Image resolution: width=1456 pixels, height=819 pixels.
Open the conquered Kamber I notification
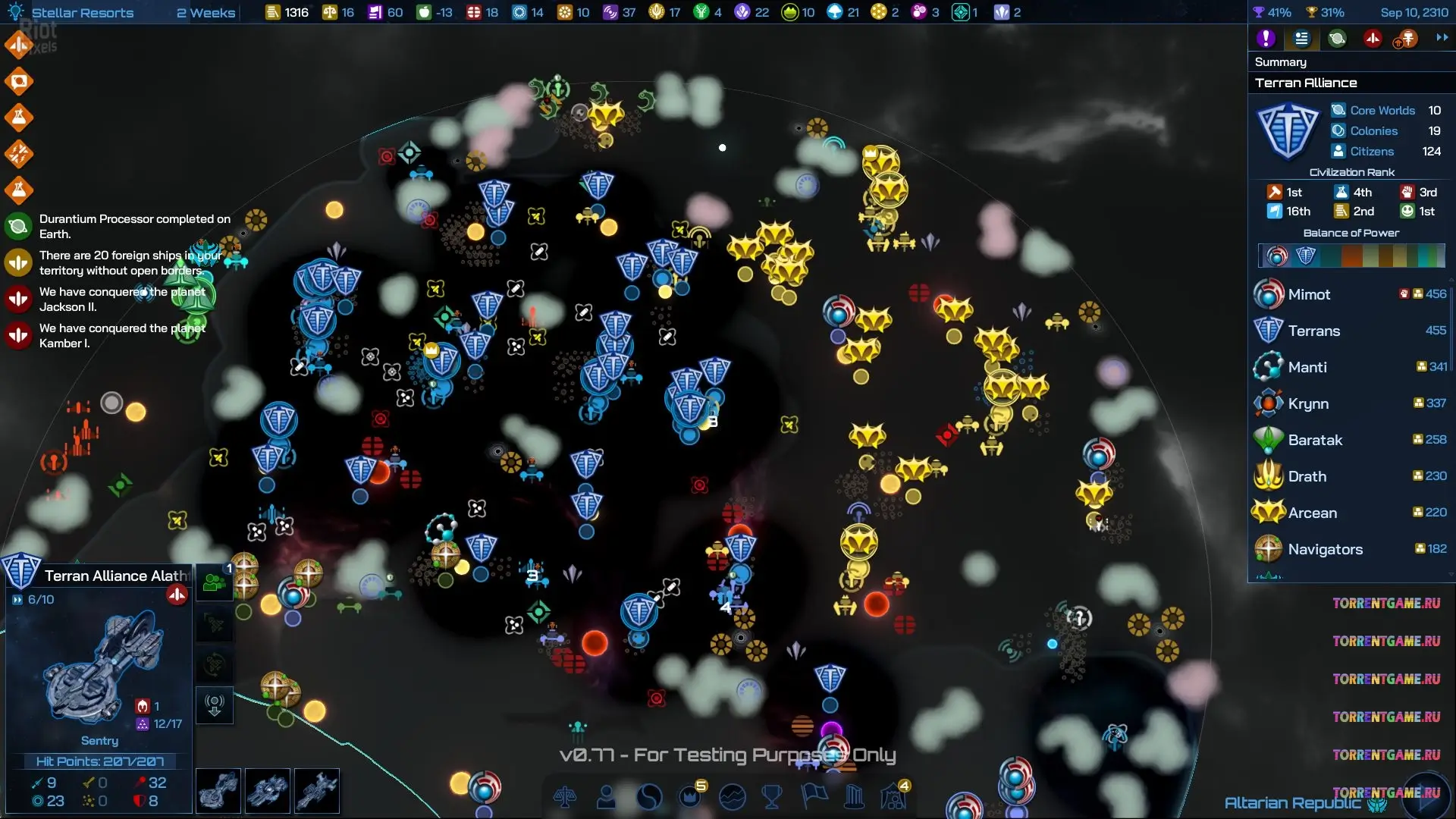point(121,335)
